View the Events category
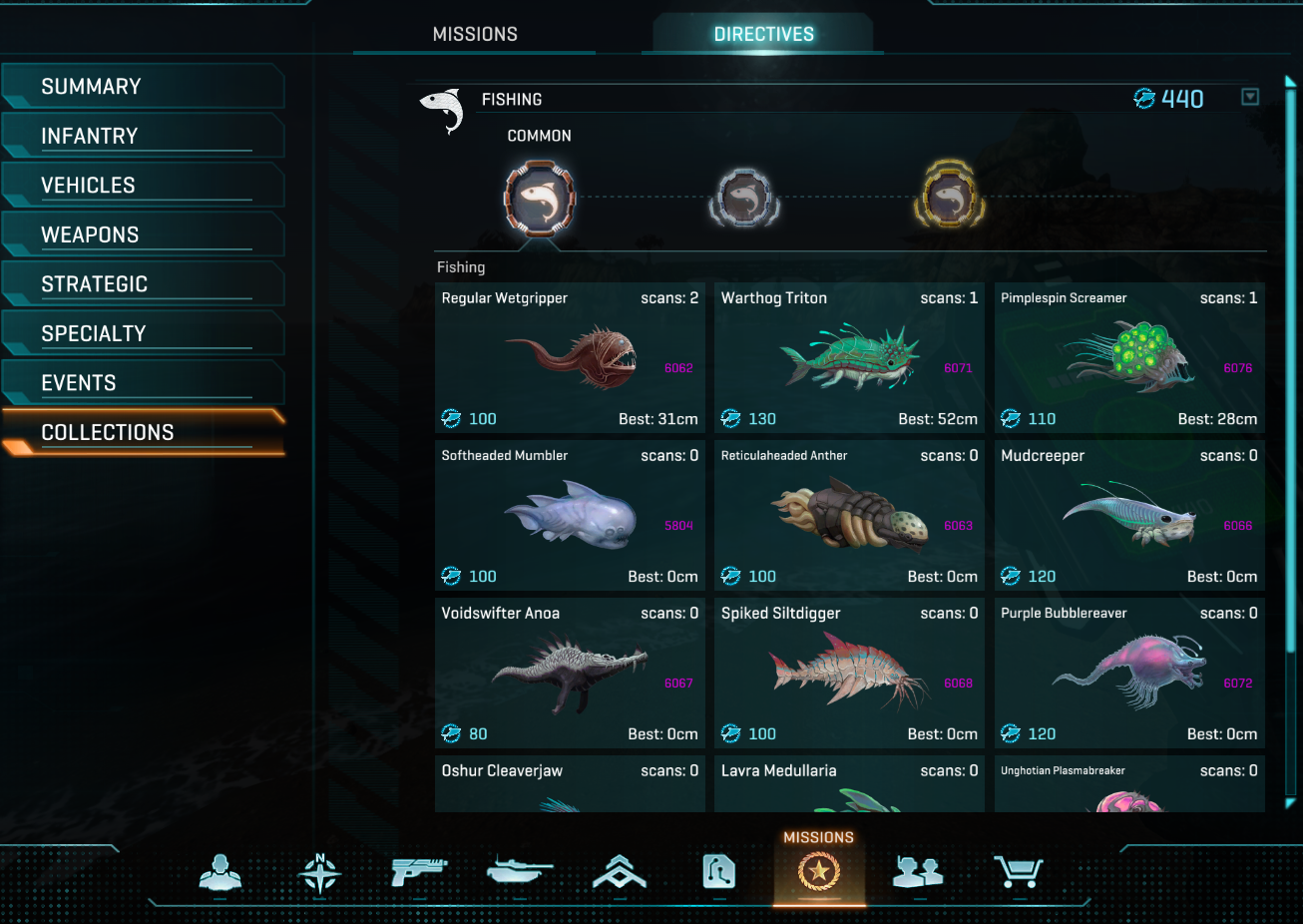Viewport: 1303px width, 924px height. (143, 383)
